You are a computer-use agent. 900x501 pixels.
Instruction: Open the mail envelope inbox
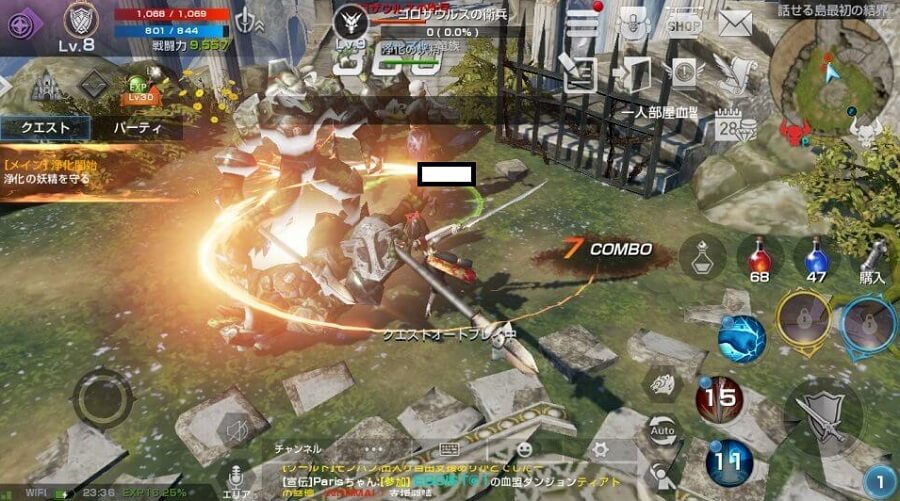point(735,22)
